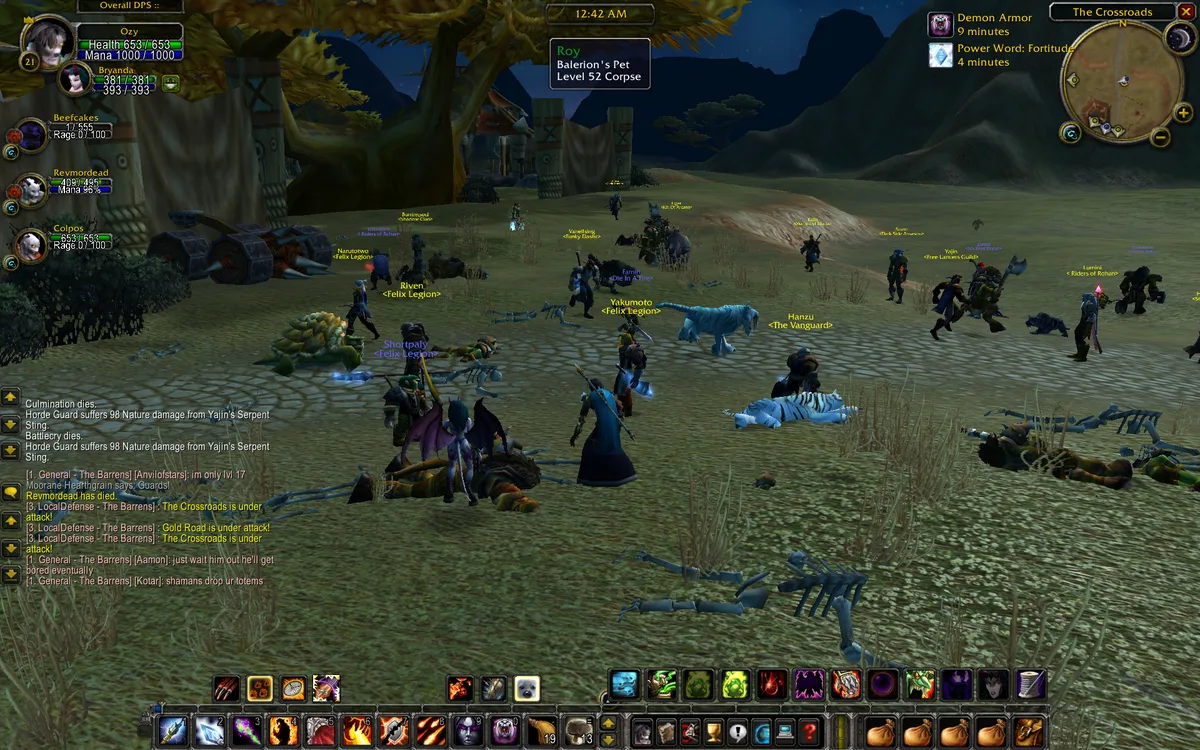
Task: Page the action bar up with the arrow
Action: (608, 723)
